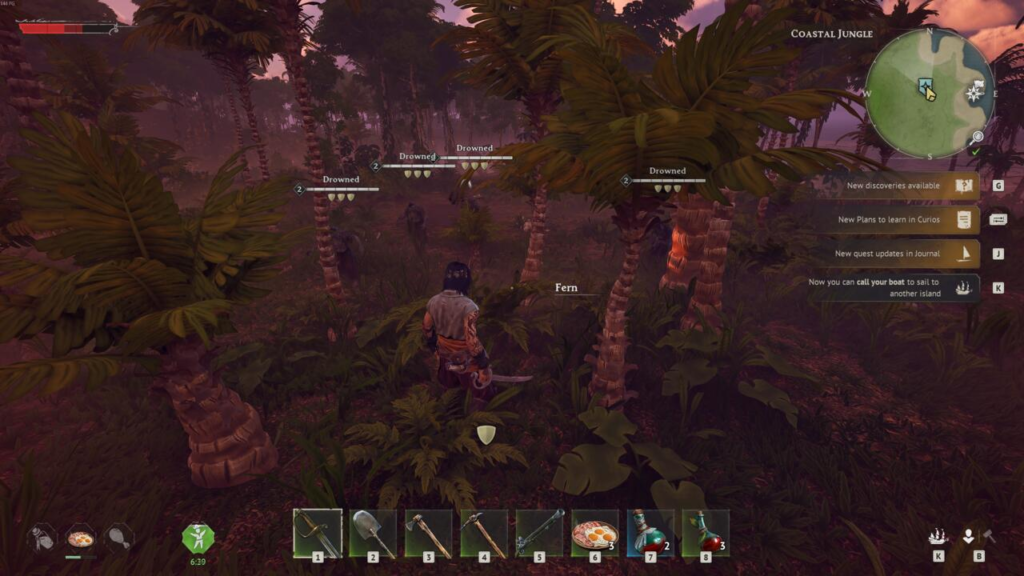
Task: Select the empty drumstick food slot
Action: point(119,538)
